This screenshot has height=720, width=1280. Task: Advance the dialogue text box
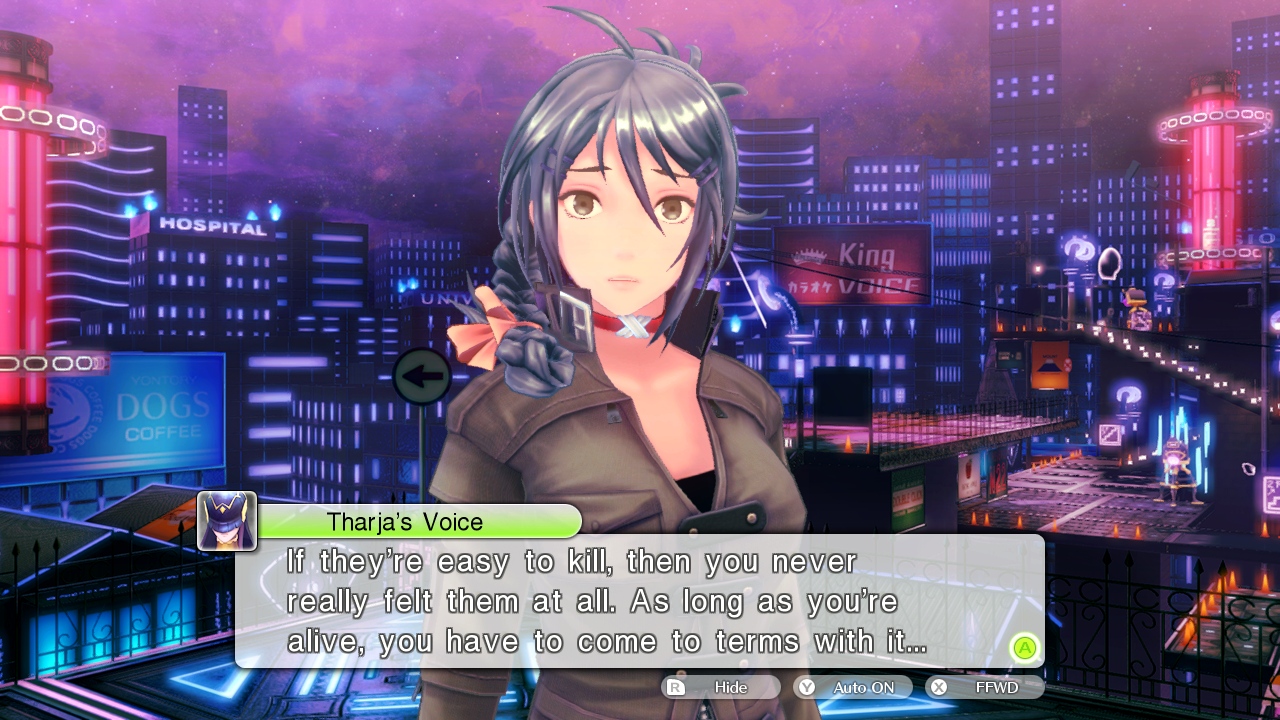click(x=1023, y=647)
